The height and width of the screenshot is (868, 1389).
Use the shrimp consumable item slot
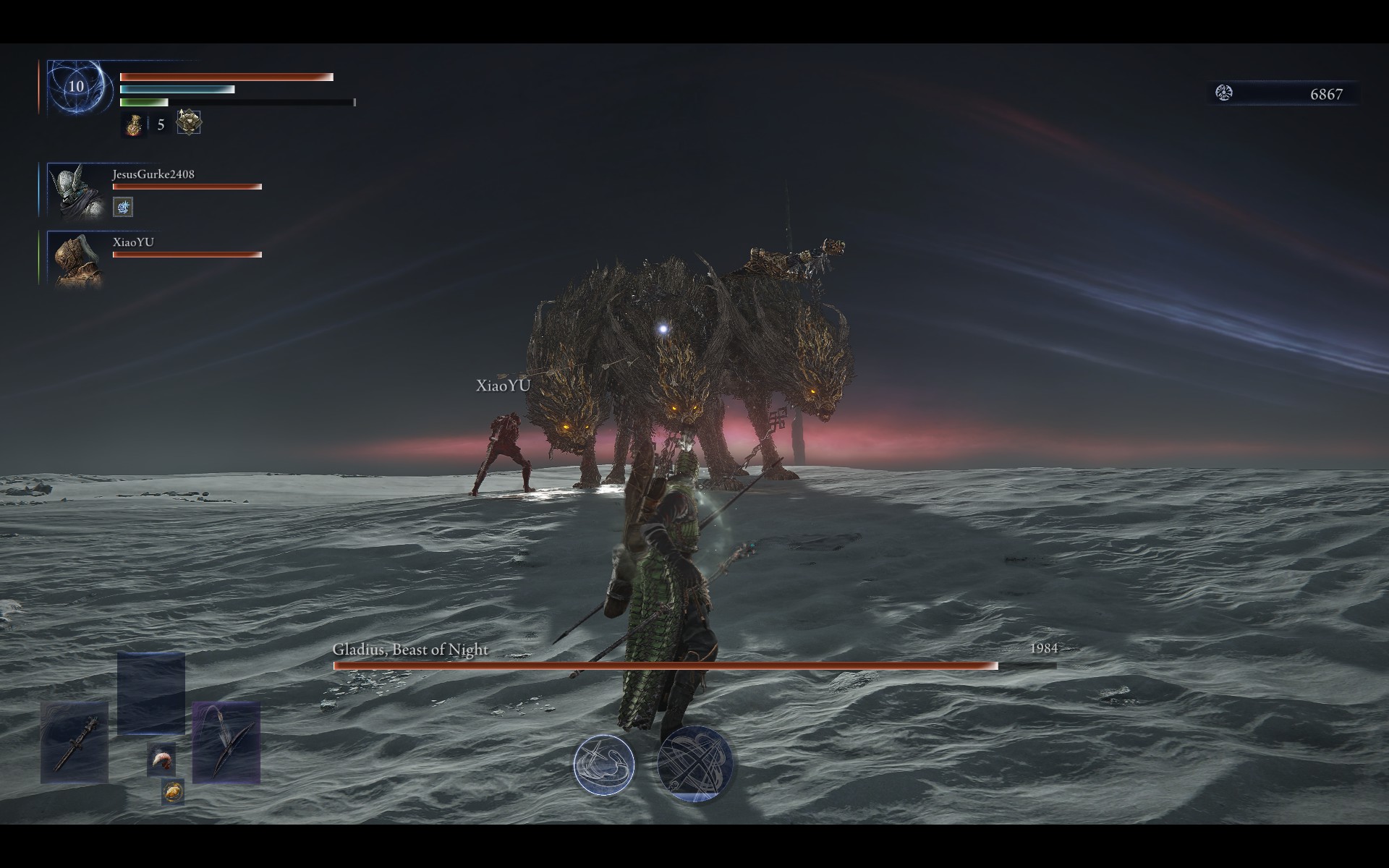pyautogui.click(x=161, y=760)
